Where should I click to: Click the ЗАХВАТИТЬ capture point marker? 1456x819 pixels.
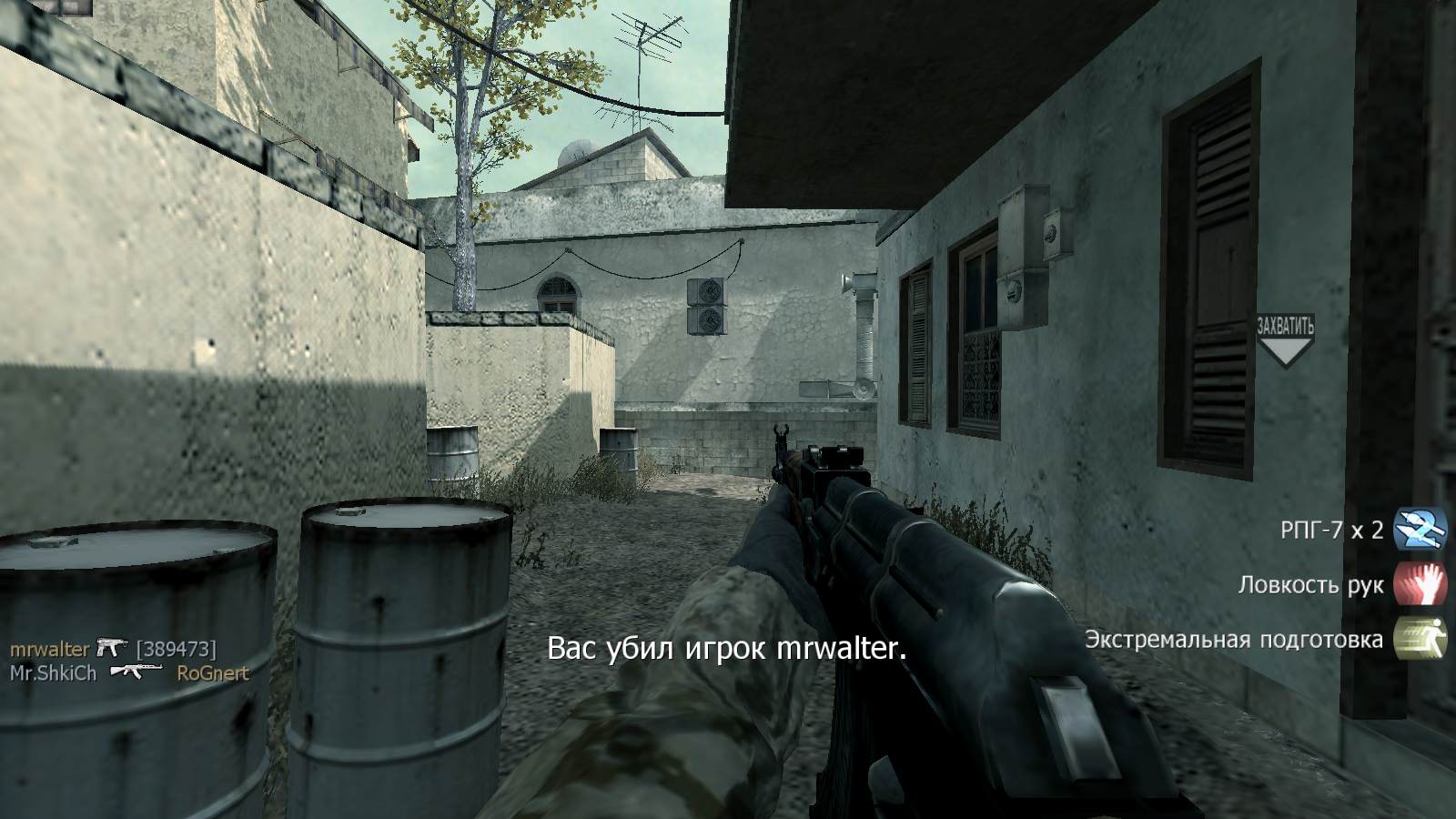[1285, 326]
